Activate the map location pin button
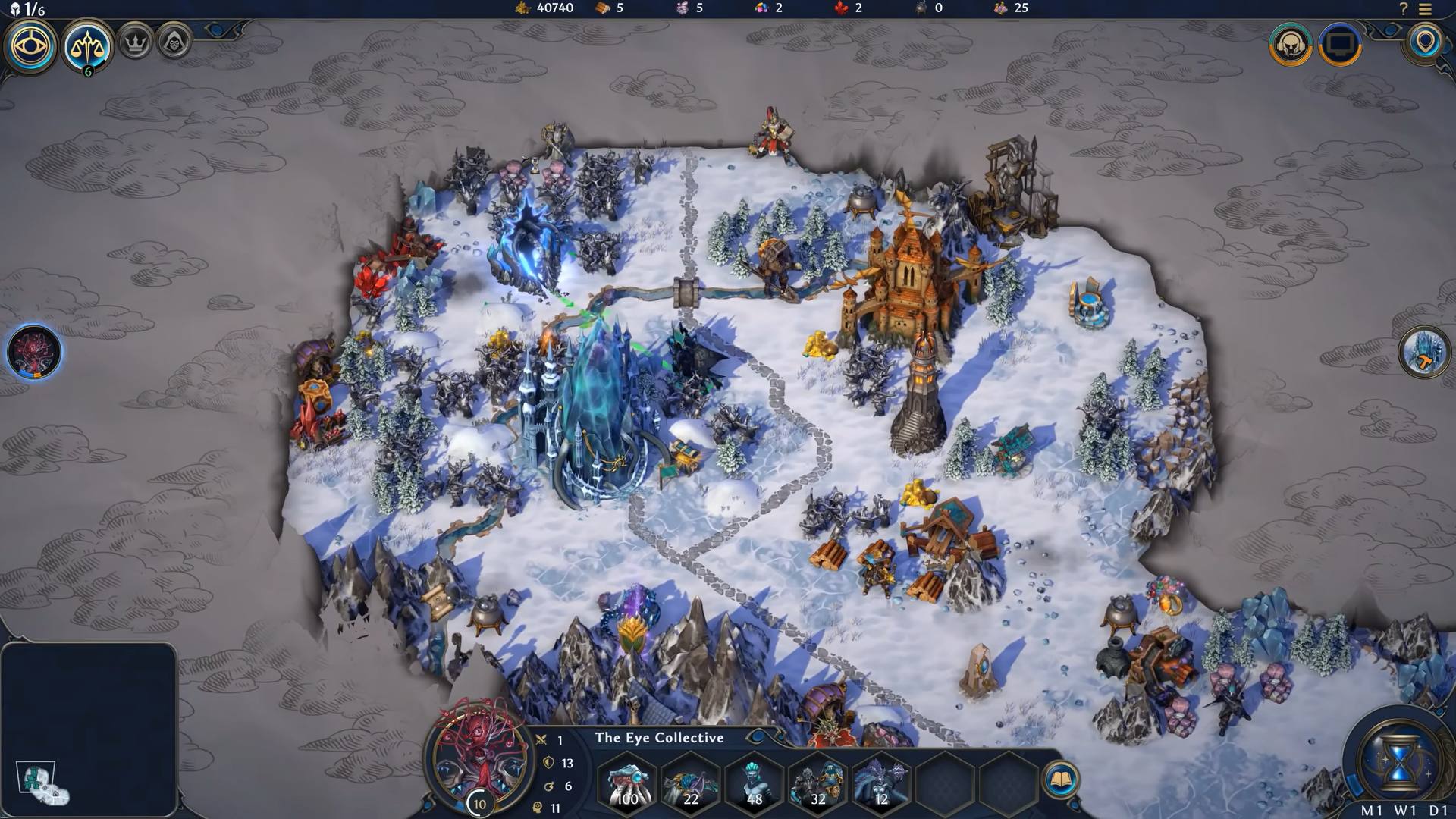This screenshot has width=1456, height=819. tap(1426, 42)
